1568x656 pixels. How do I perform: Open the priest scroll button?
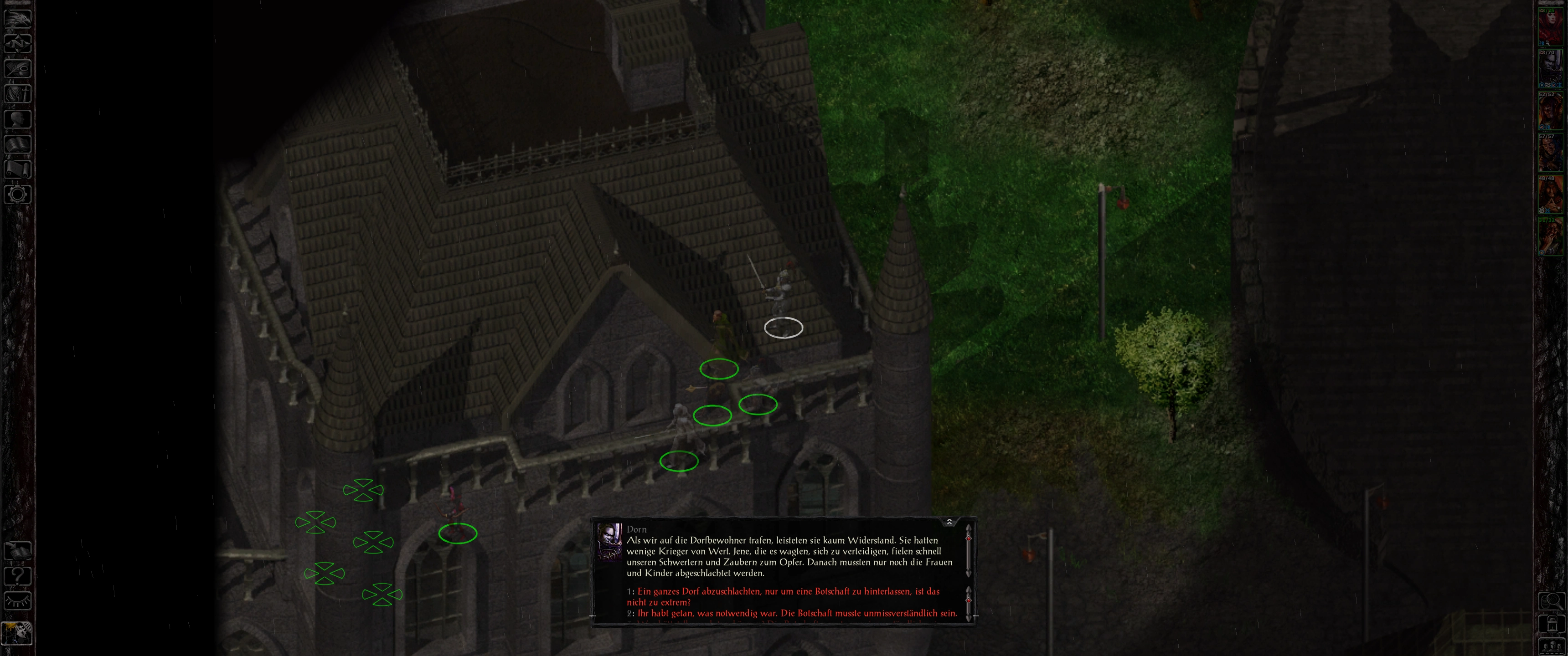(17, 169)
